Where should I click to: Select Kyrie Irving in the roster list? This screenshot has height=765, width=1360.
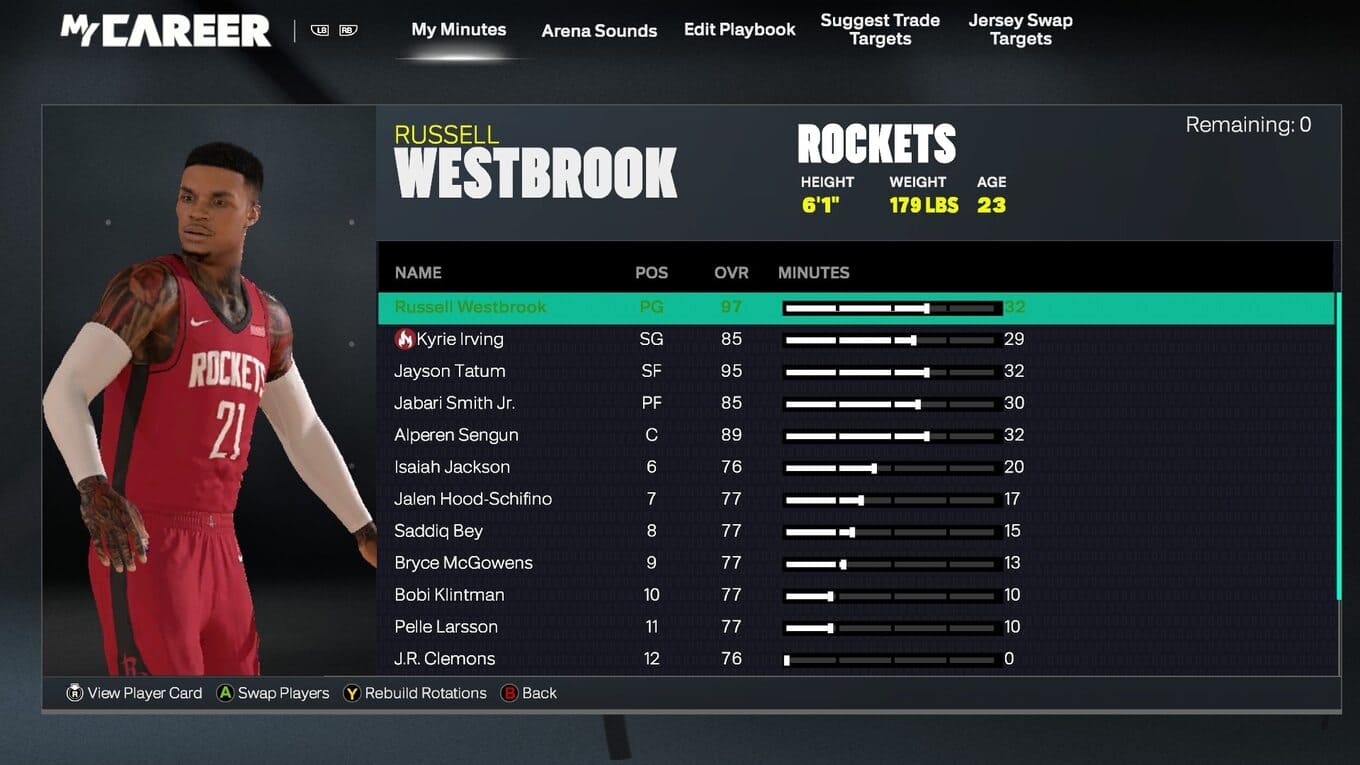point(459,339)
